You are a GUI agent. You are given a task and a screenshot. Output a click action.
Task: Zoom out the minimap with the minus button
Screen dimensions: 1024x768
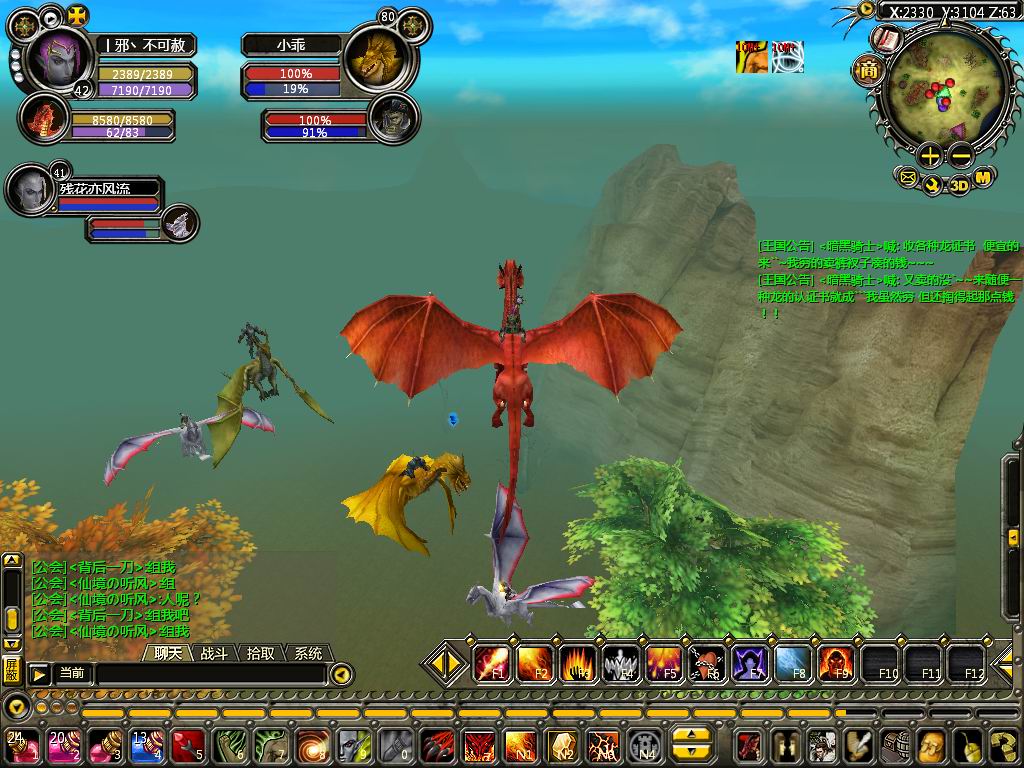(960, 155)
